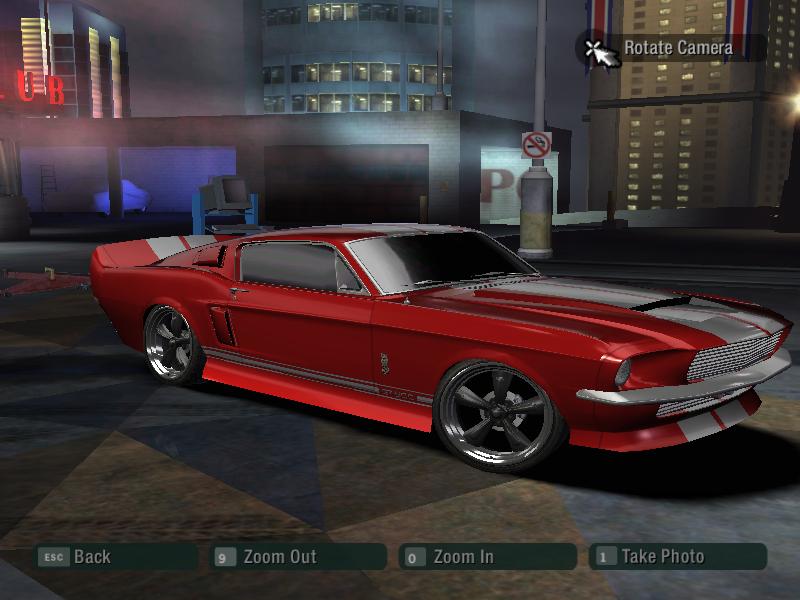Screen dimensions: 800x600
Task: Zoom in on the car
Action: (463, 557)
